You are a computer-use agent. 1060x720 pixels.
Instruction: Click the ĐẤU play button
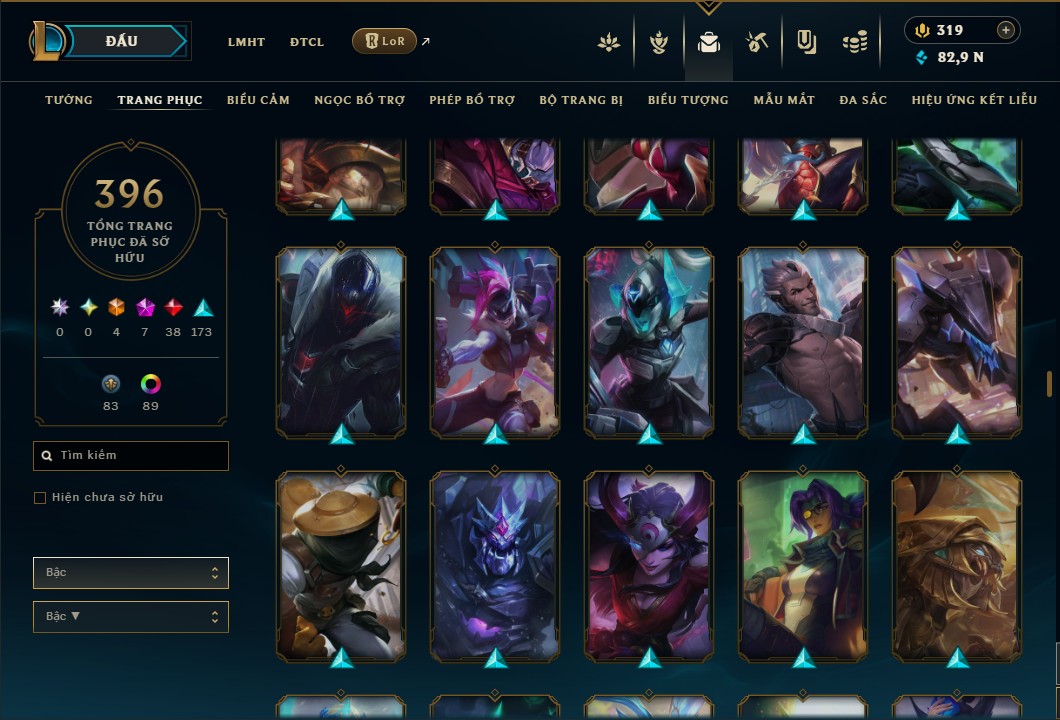point(122,41)
